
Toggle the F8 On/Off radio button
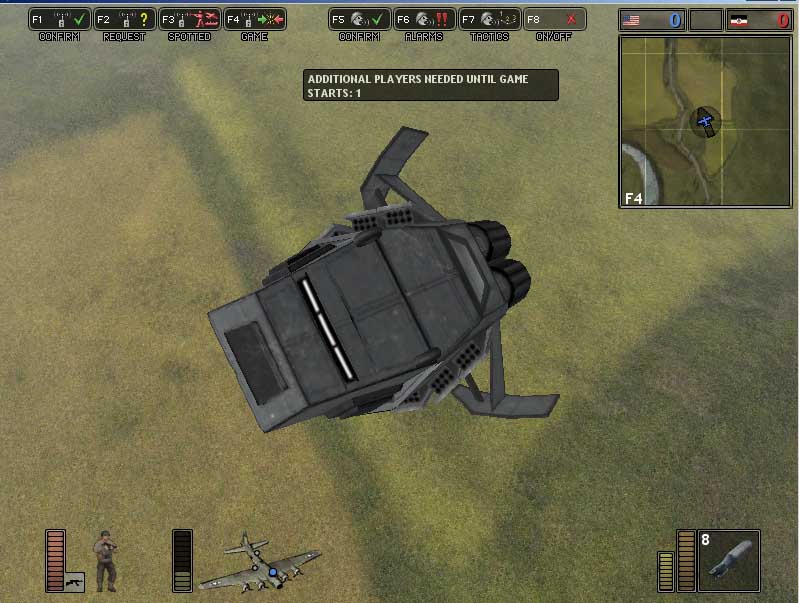pyautogui.click(x=554, y=19)
